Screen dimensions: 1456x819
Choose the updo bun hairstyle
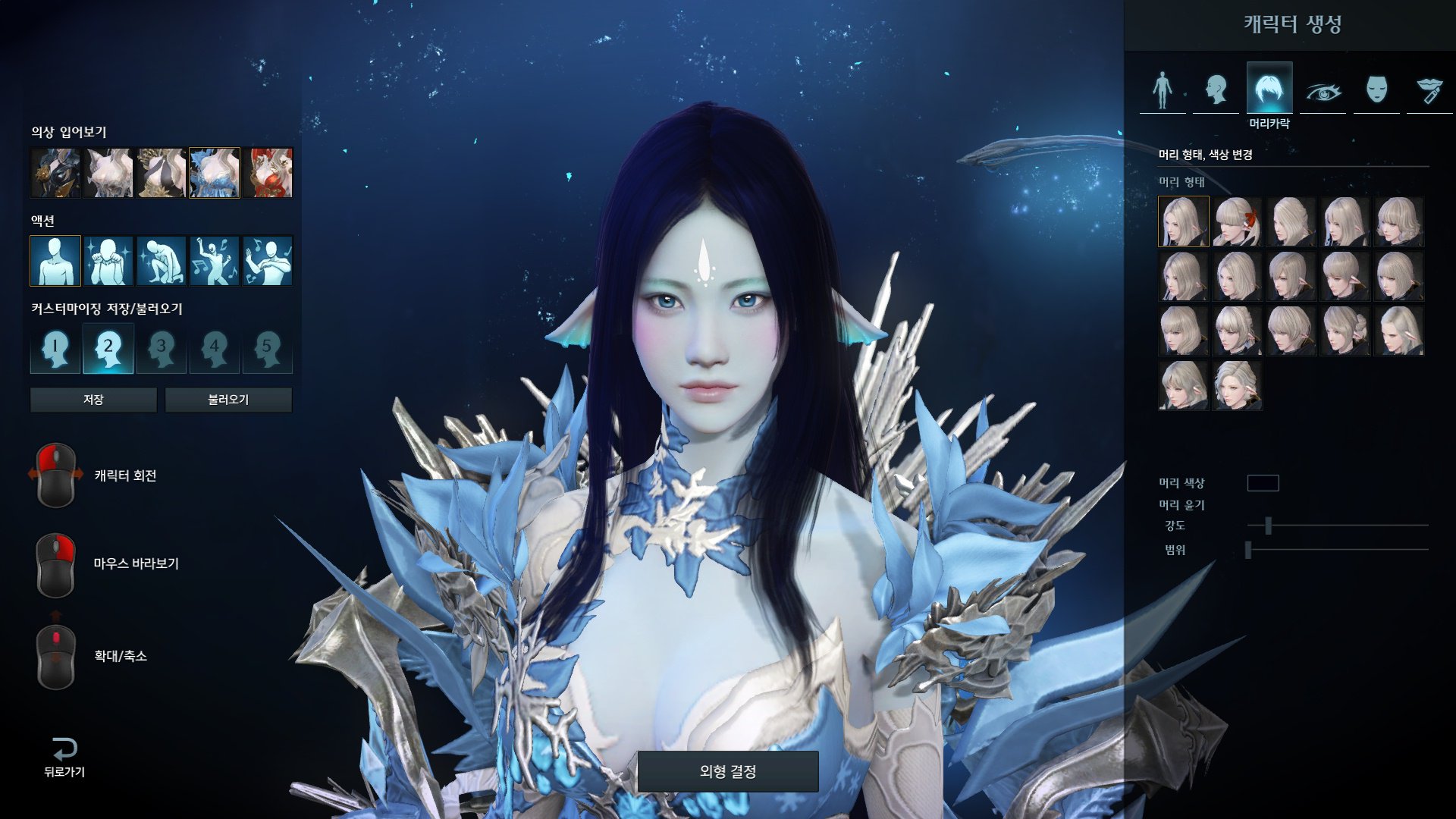pyautogui.click(x=1345, y=331)
